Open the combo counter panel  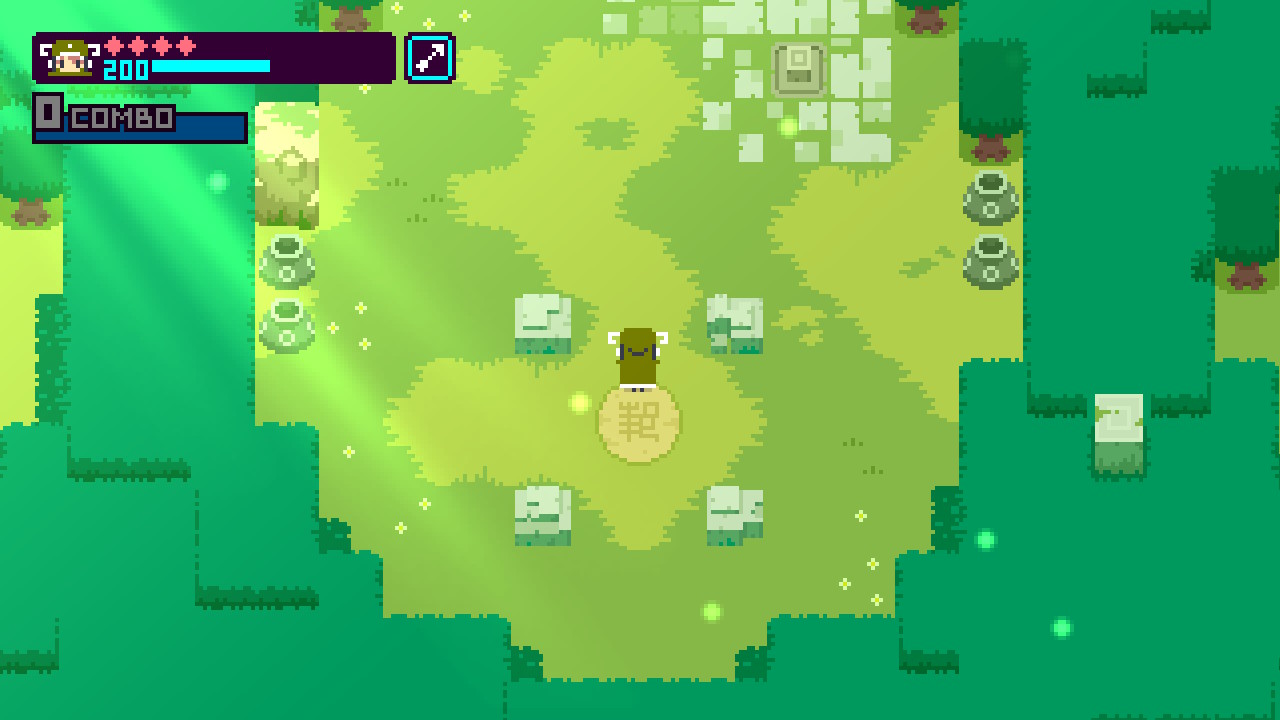tap(140, 117)
